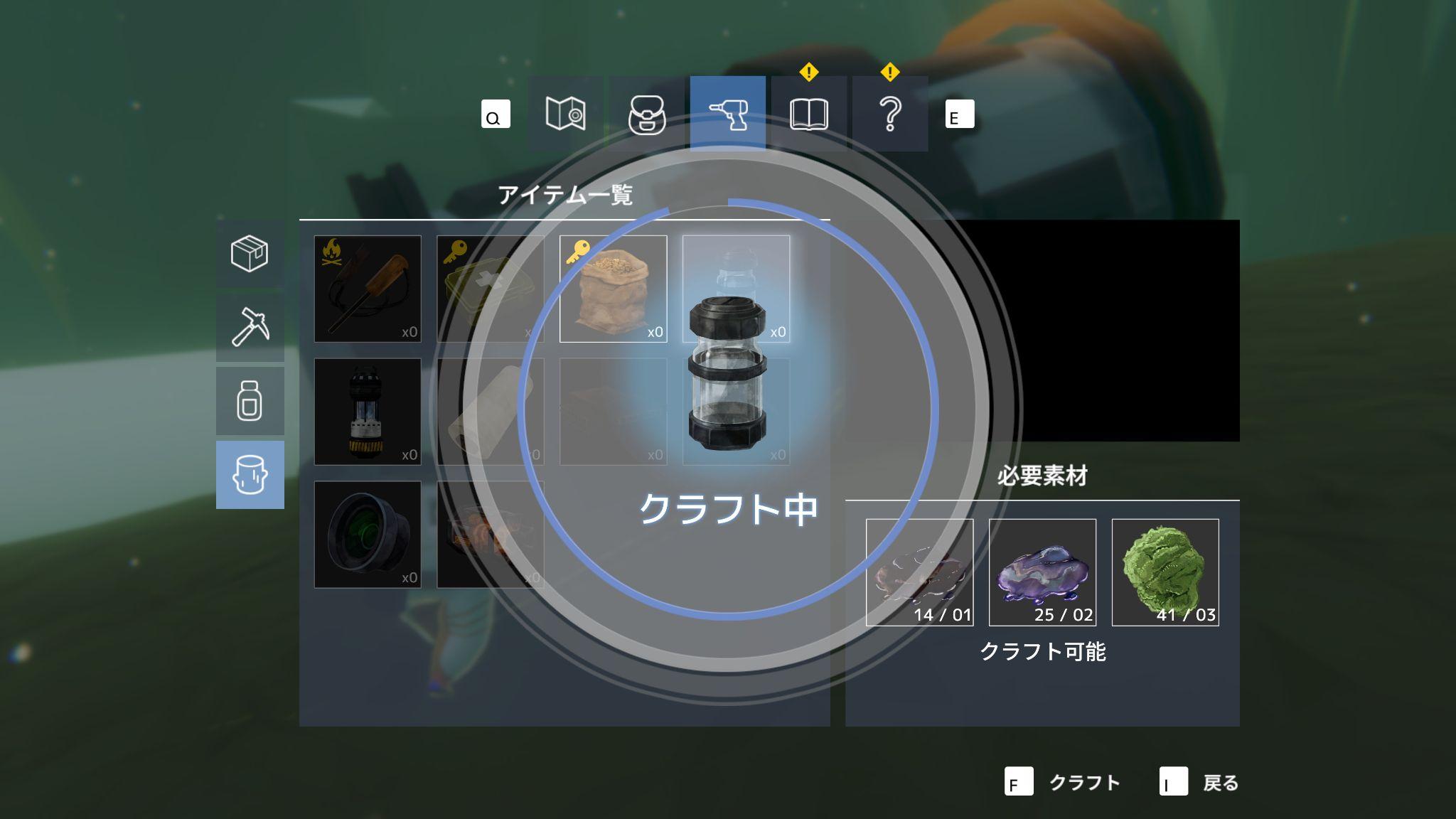Image resolution: width=1456 pixels, height=819 pixels.
Task: Open the search field with the Q icon
Action: pyautogui.click(x=494, y=114)
